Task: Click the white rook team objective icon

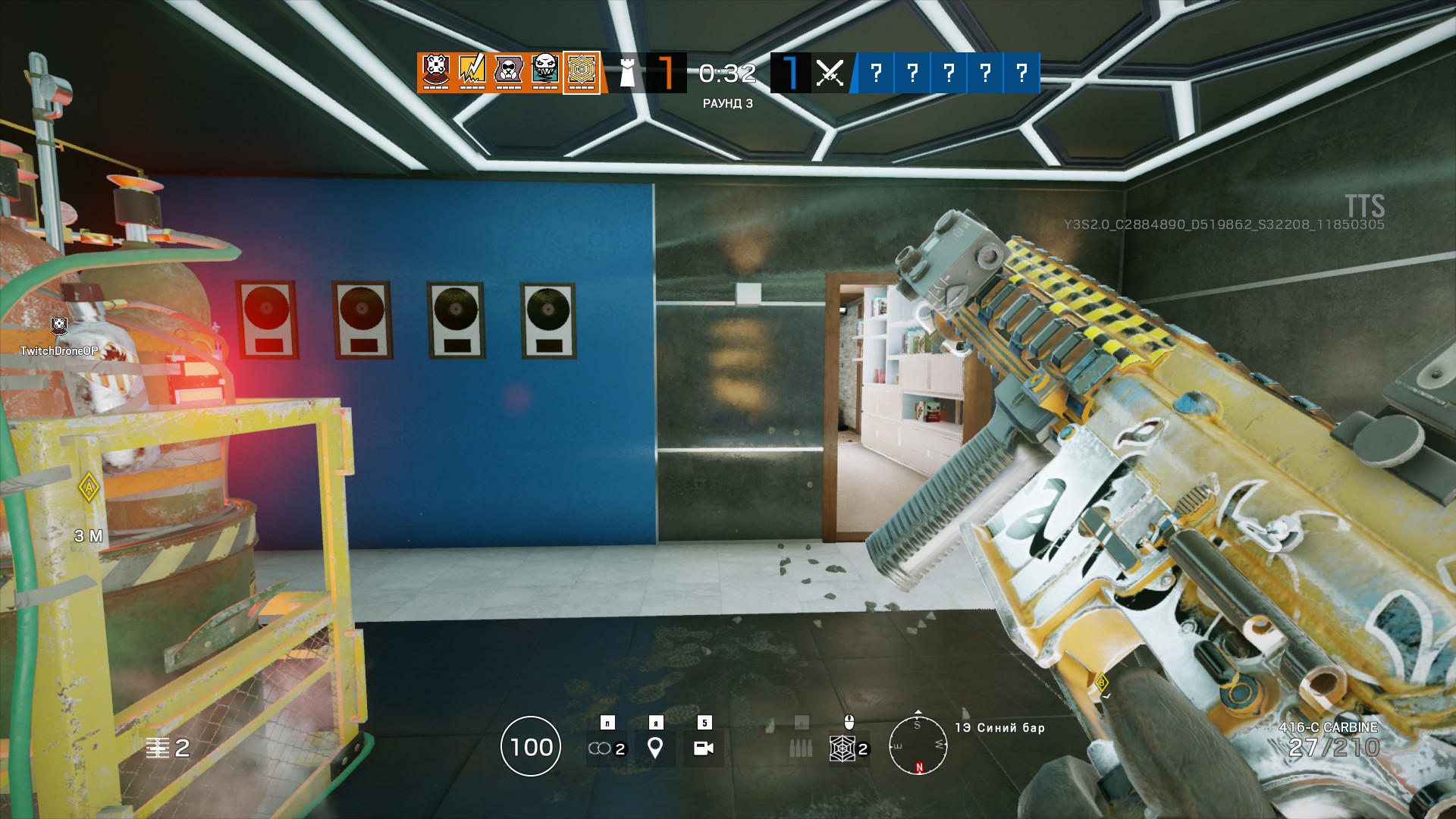Action: [x=626, y=73]
